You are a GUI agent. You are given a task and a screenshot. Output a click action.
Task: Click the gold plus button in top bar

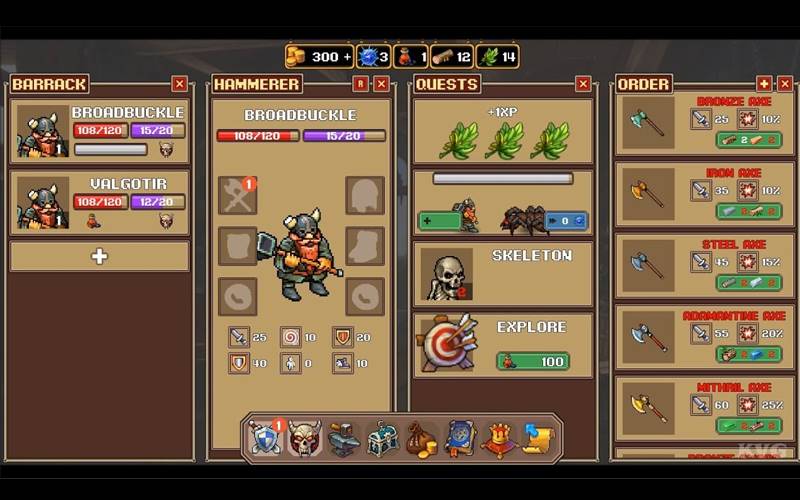click(x=347, y=56)
